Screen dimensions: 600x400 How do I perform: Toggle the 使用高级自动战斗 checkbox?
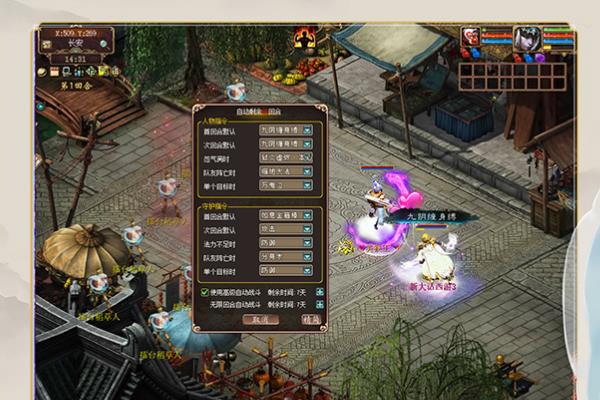(205, 292)
